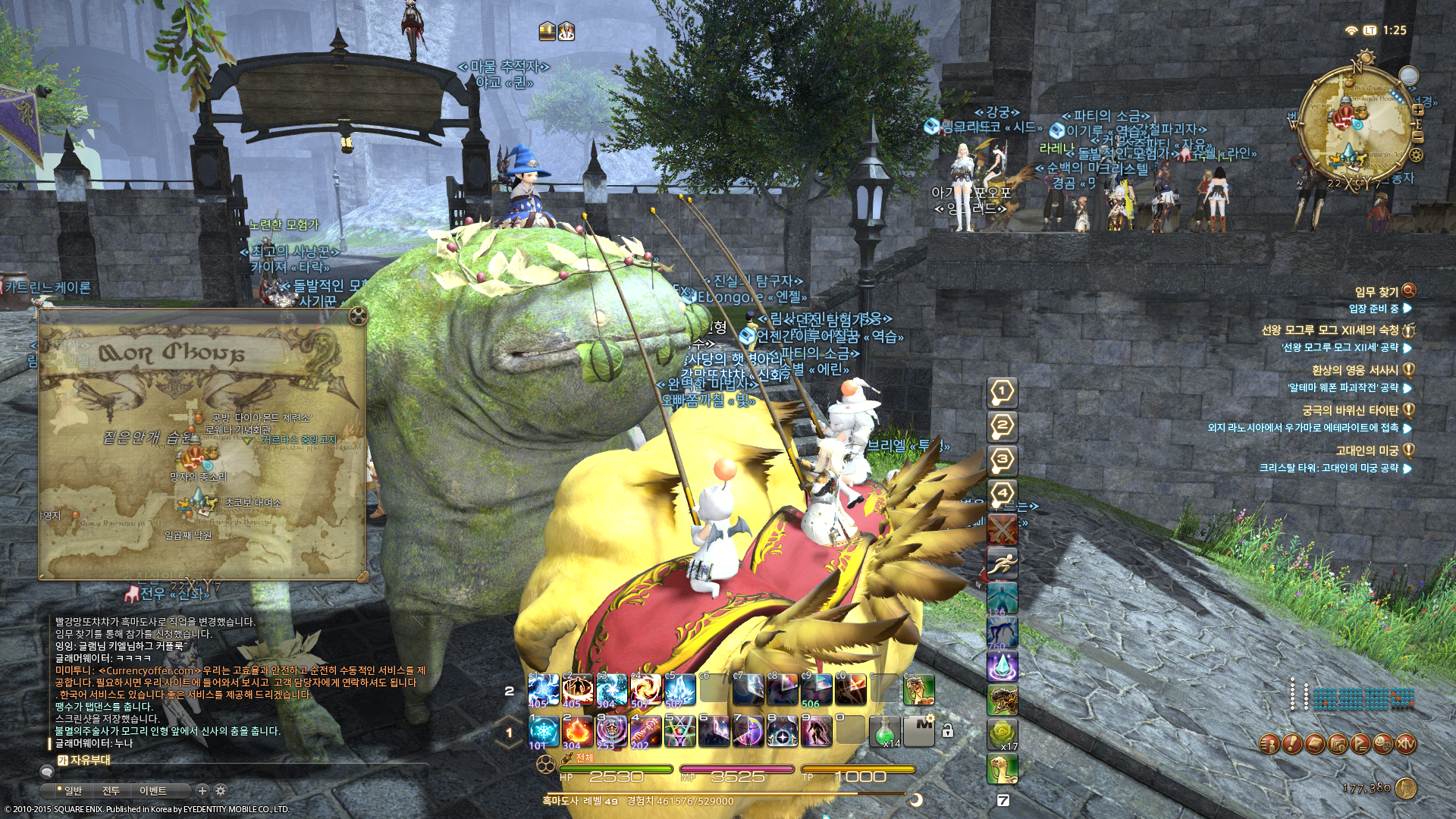Activate the Fire flame spell

pyautogui.click(x=578, y=732)
